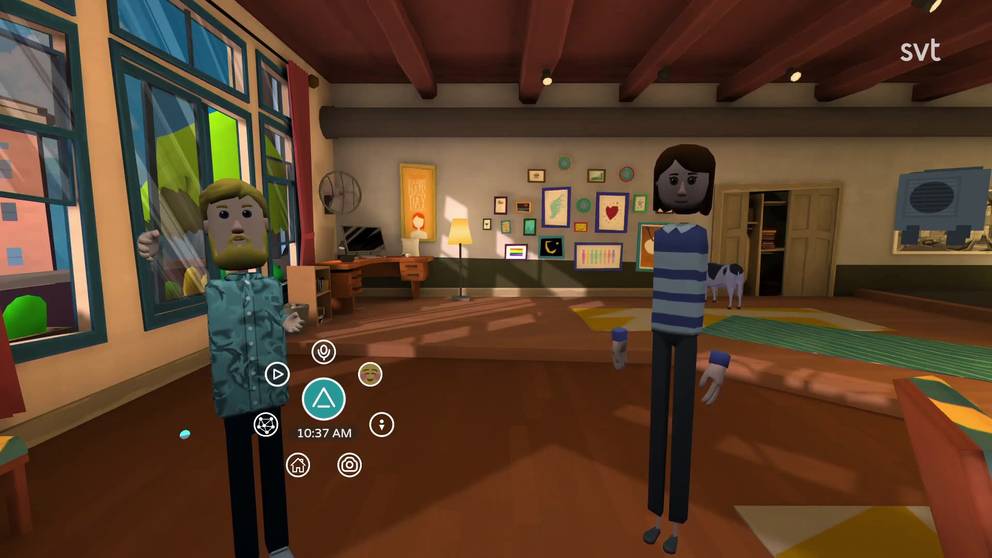Go home with the house icon
This screenshot has width=992, height=558.
[297, 464]
